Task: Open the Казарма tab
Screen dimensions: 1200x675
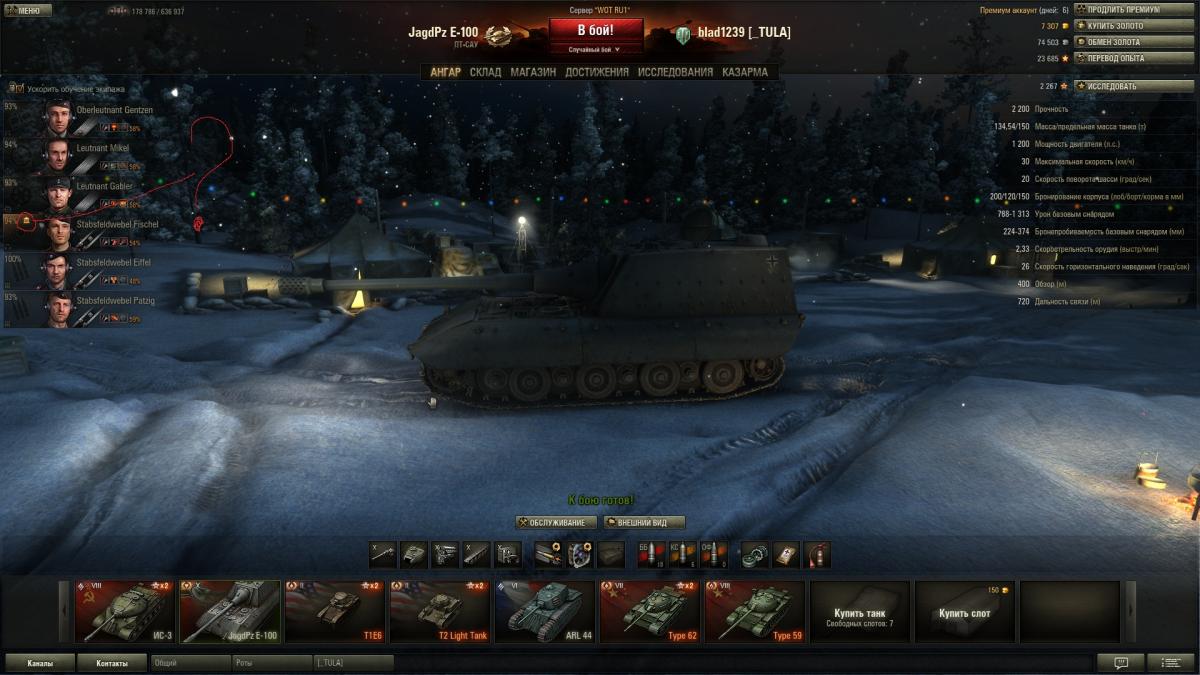Action: pyautogui.click(x=745, y=72)
